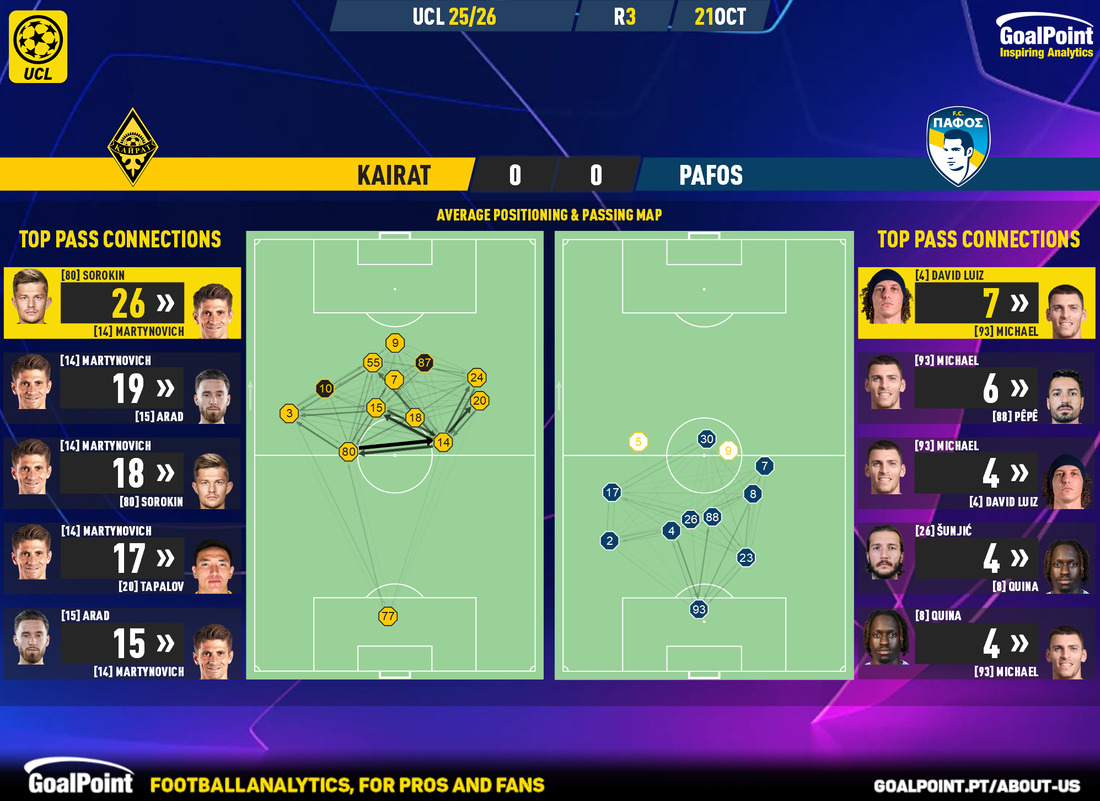Viewport: 1100px width, 801px height.
Task: Click the GoalPoint Inspiring Analytics logo
Action: 1046,39
